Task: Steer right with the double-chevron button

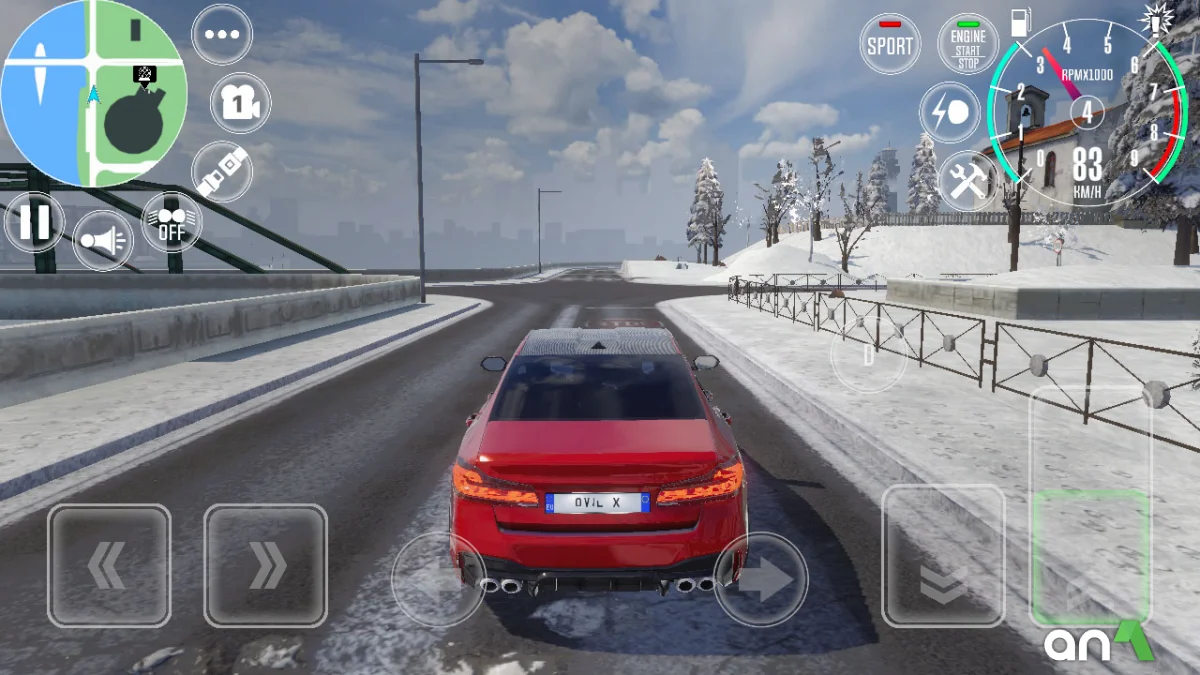Action: (265, 566)
